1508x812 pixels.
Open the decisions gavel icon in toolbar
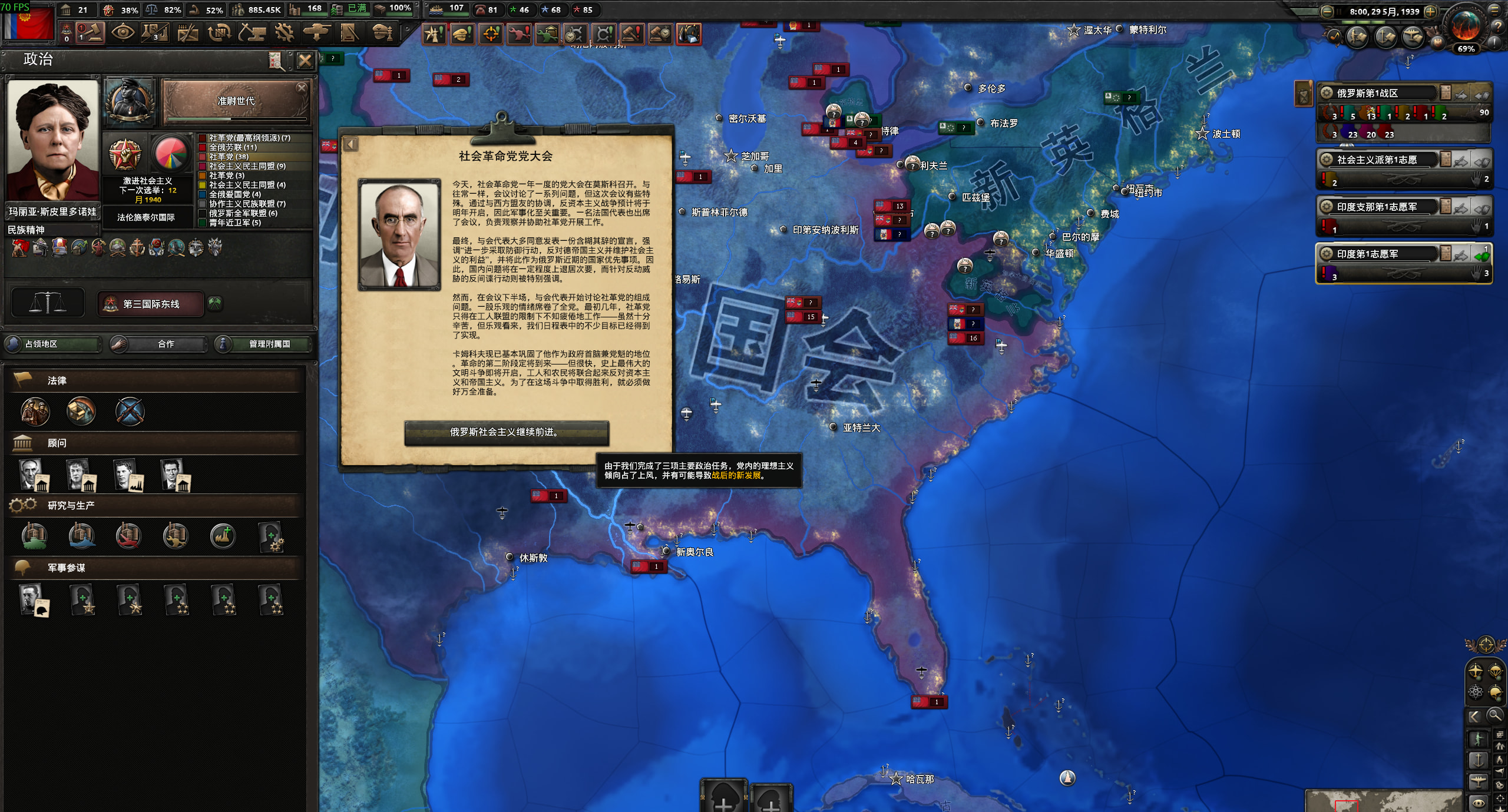click(90, 33)
